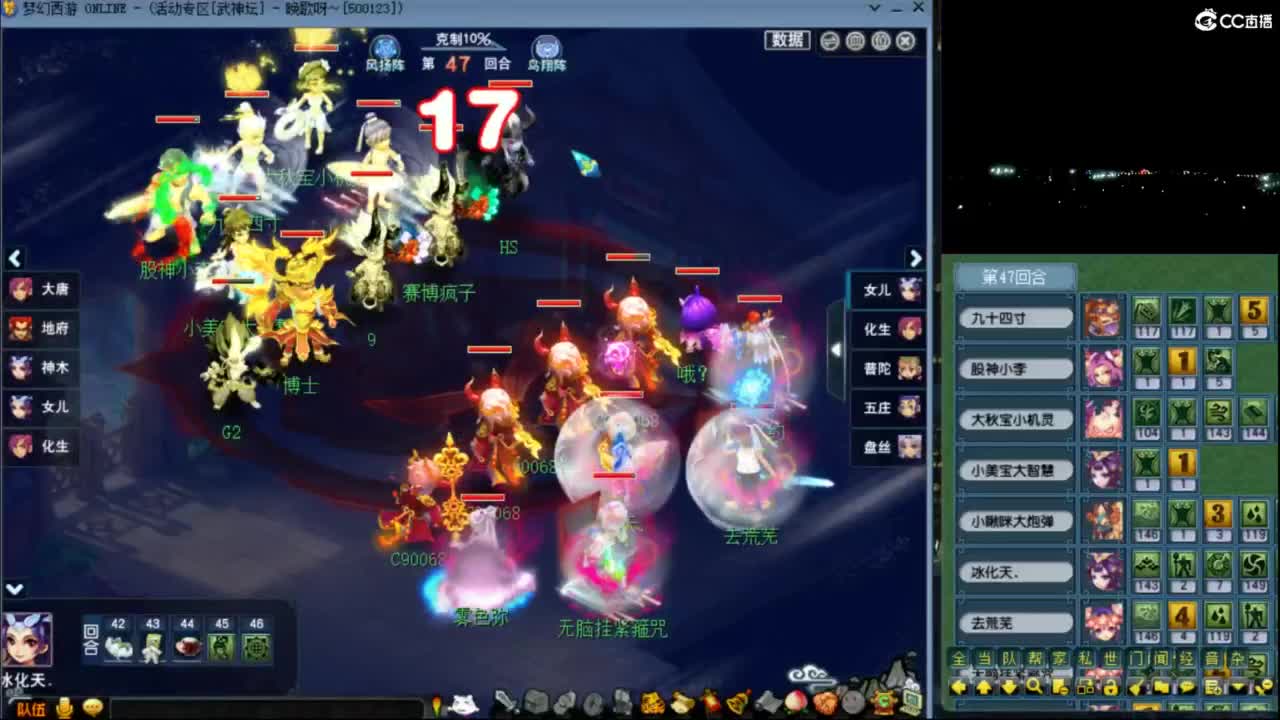Switch to the 第47回合 tab

pyautogui.click(x=1016, y=276)
